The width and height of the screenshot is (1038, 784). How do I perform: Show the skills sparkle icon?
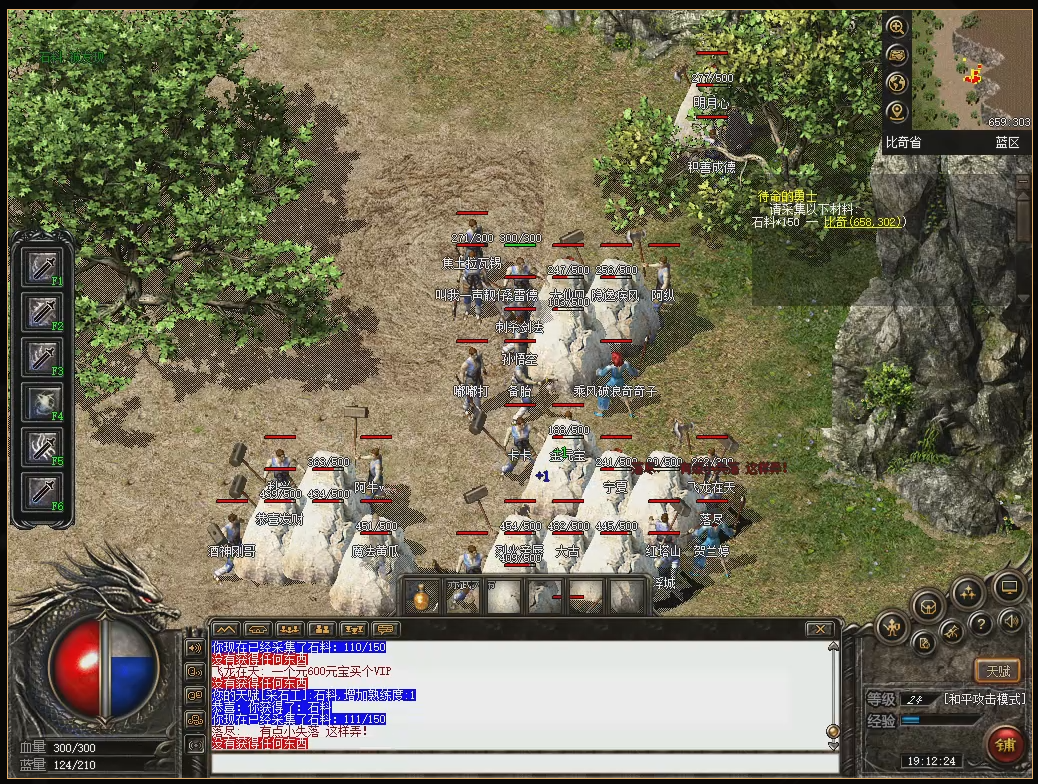tap(968, 592)
